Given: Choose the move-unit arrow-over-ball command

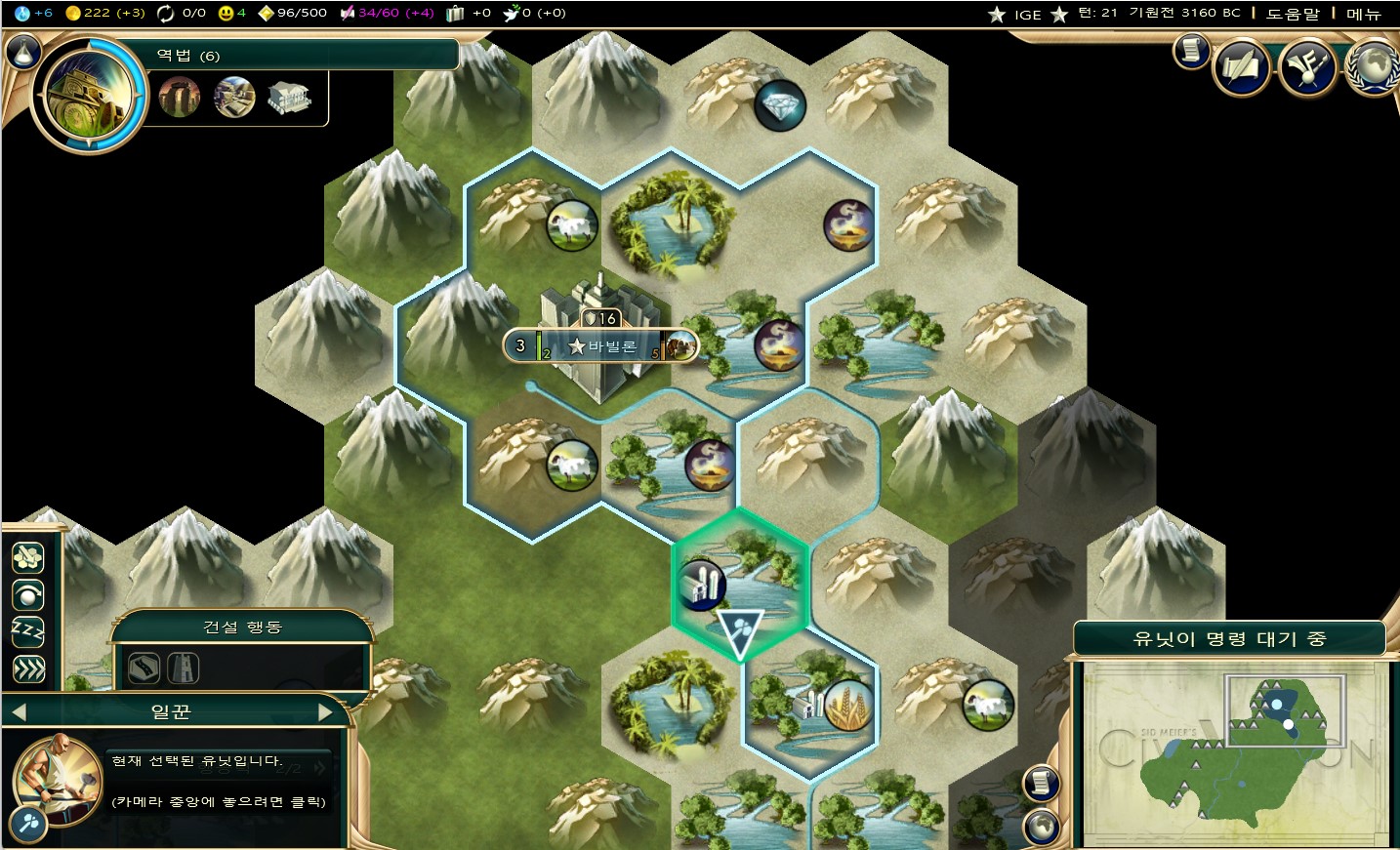Looking at the screenshot, I should click(x=27, y=594).
